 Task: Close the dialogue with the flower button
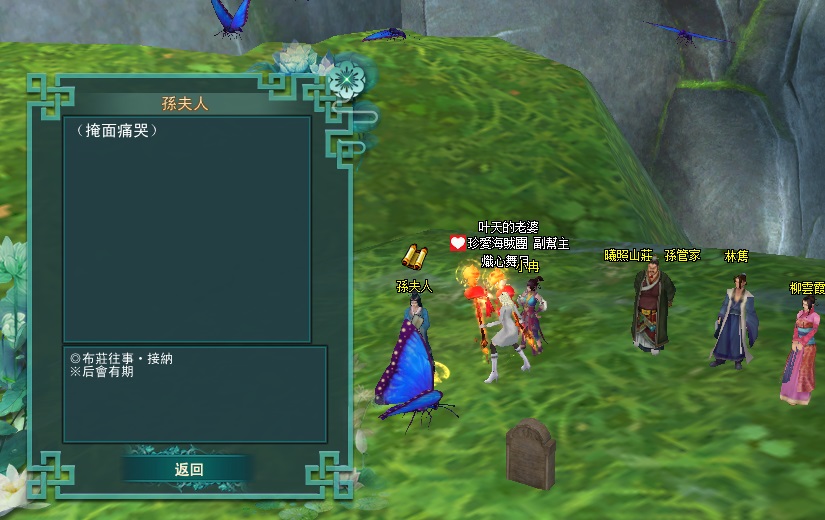click(x=345, y=78)
